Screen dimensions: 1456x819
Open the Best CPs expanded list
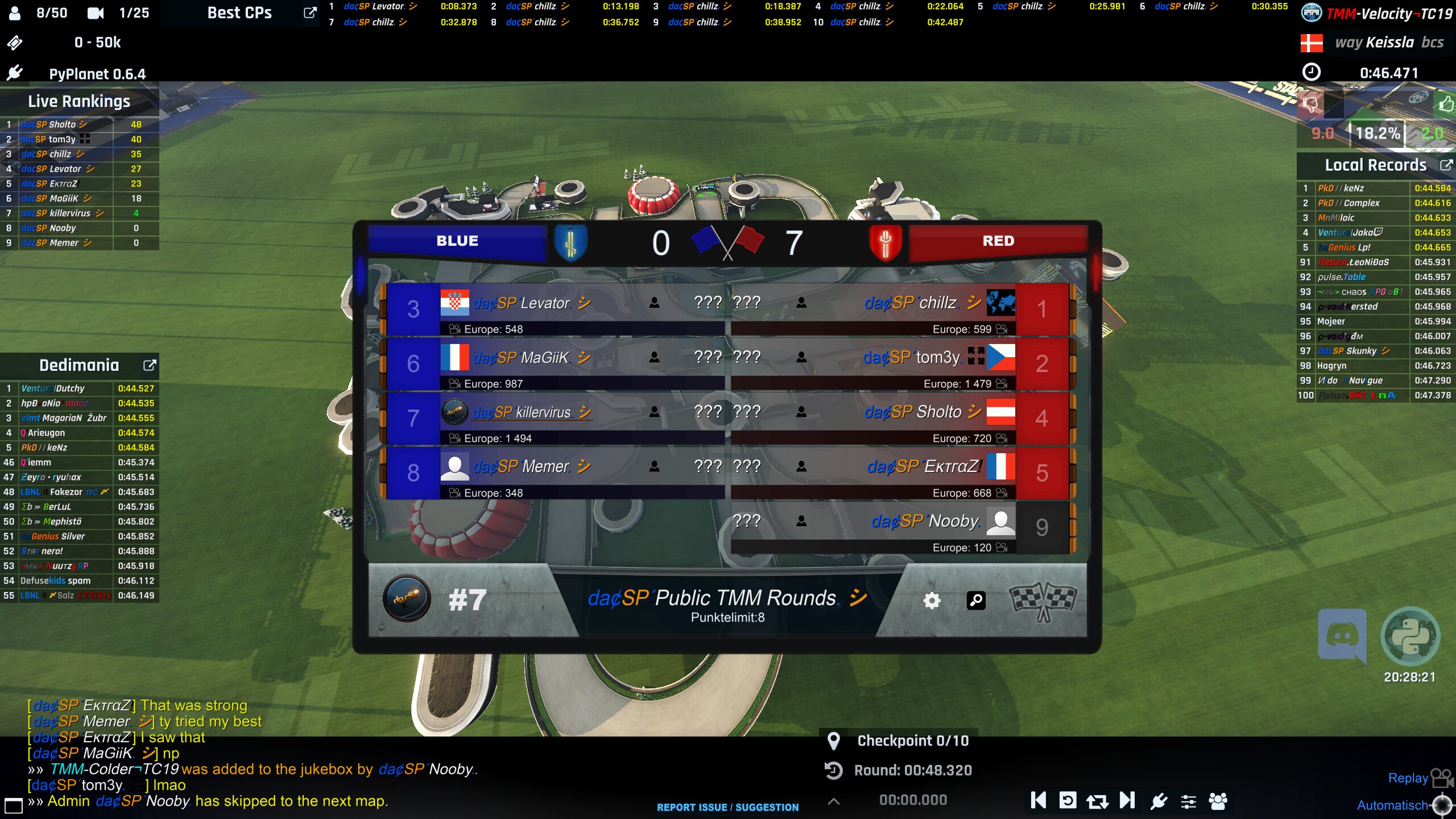309,13
